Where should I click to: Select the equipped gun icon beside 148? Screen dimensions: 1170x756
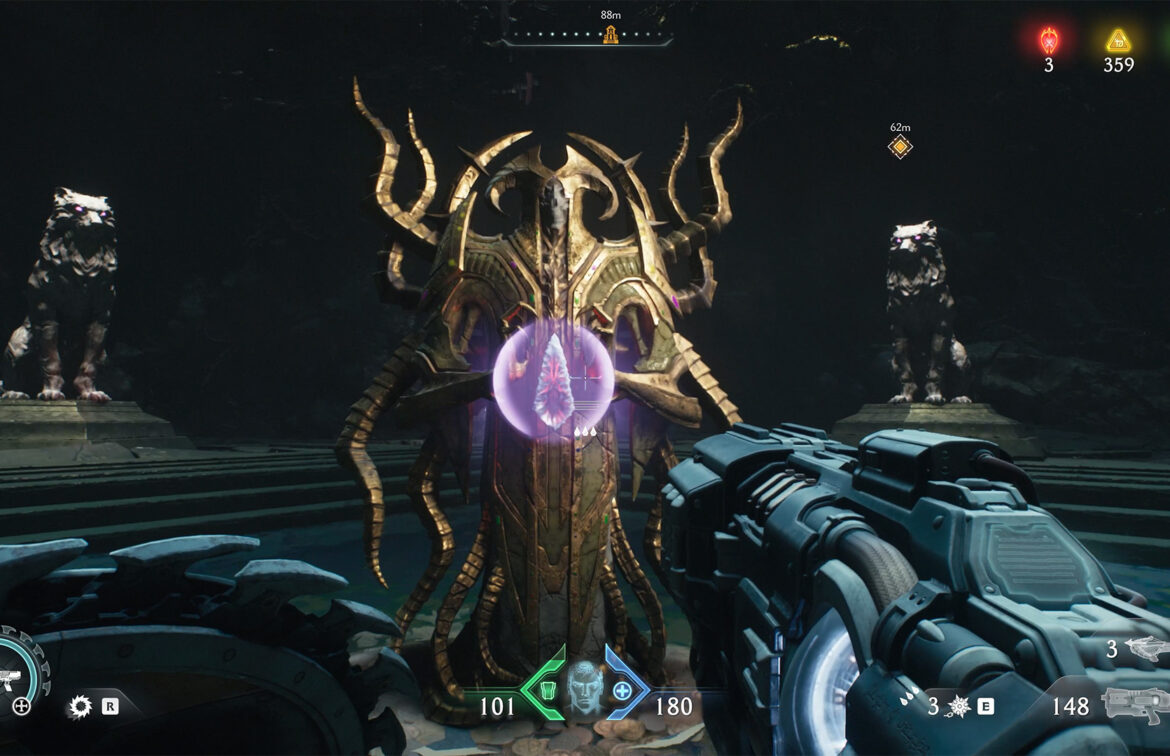click(1134, 706)
